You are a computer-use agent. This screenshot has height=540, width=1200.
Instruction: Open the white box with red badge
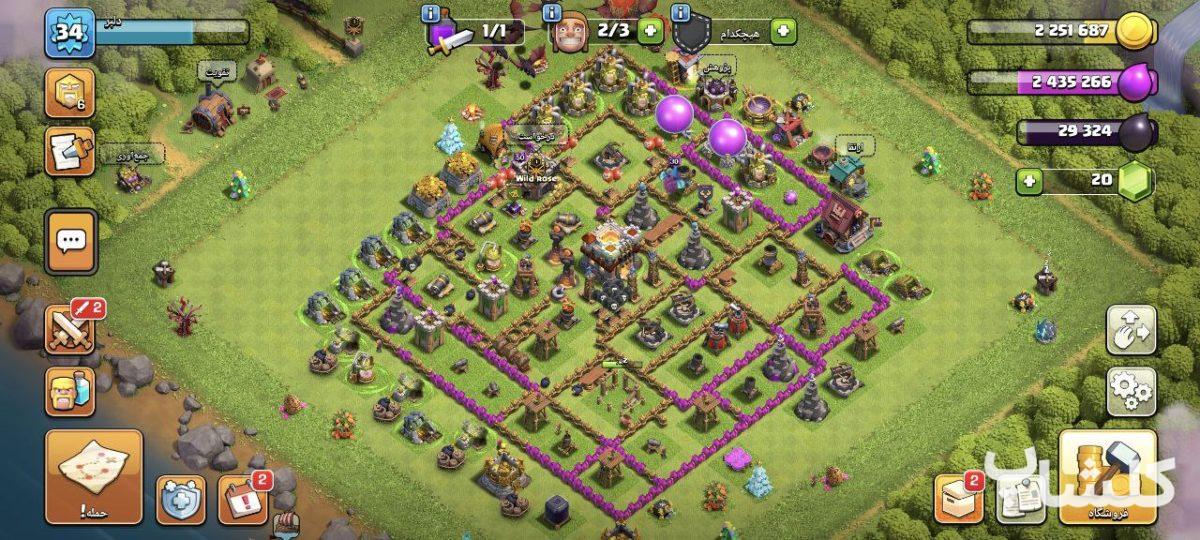959,498
